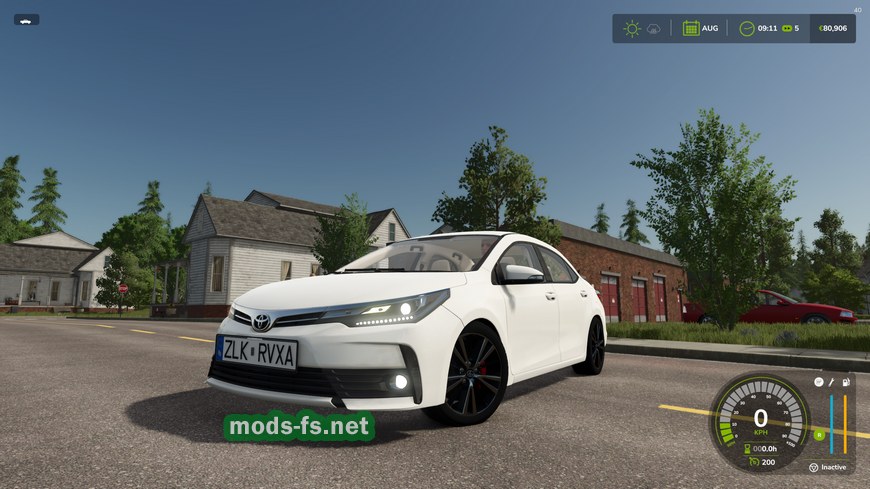870x489 pixels.
Task: Select the car vehicle icon
Action: (x=26, y=19)
